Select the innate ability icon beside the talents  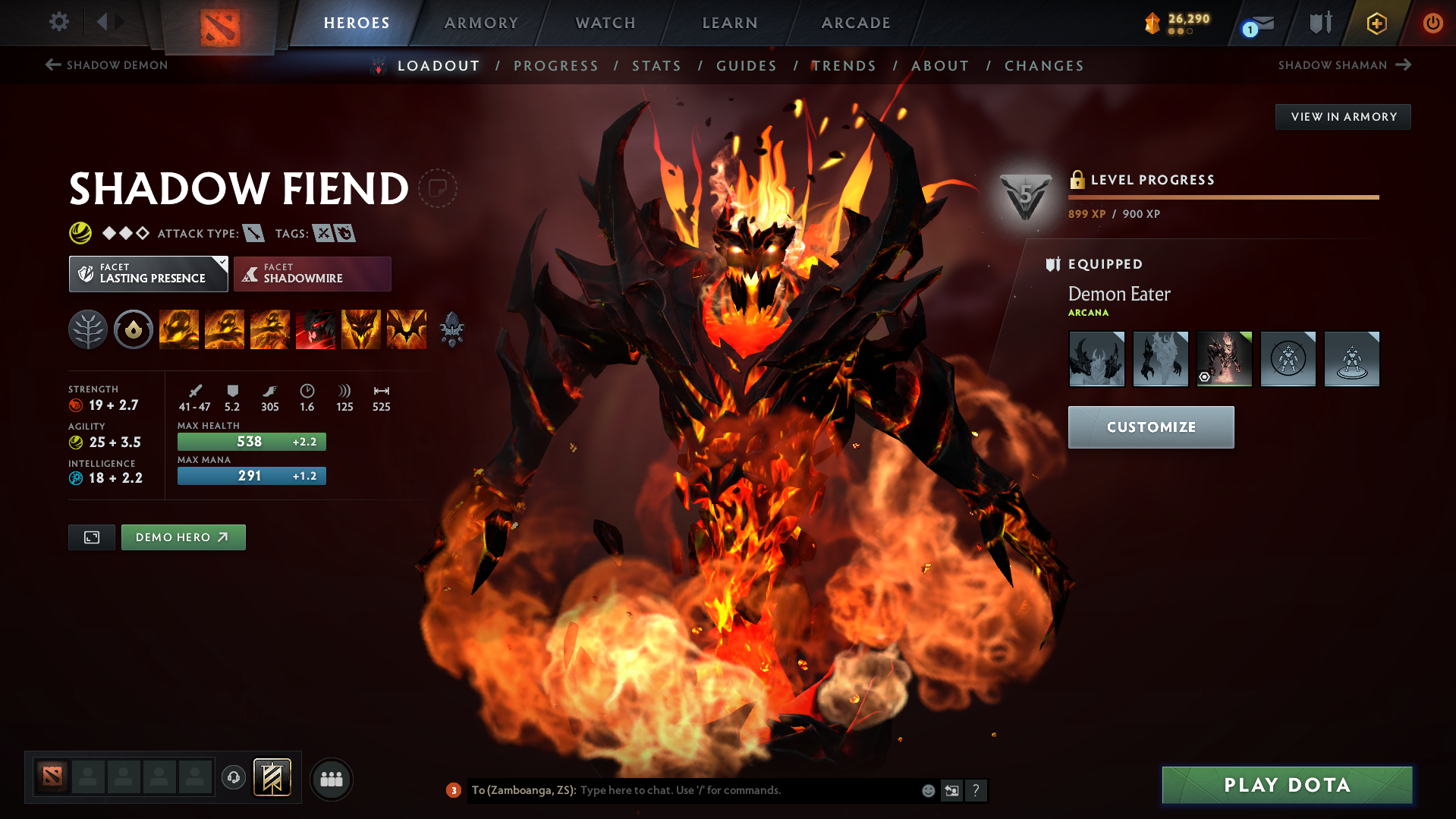tap(134, 329)
